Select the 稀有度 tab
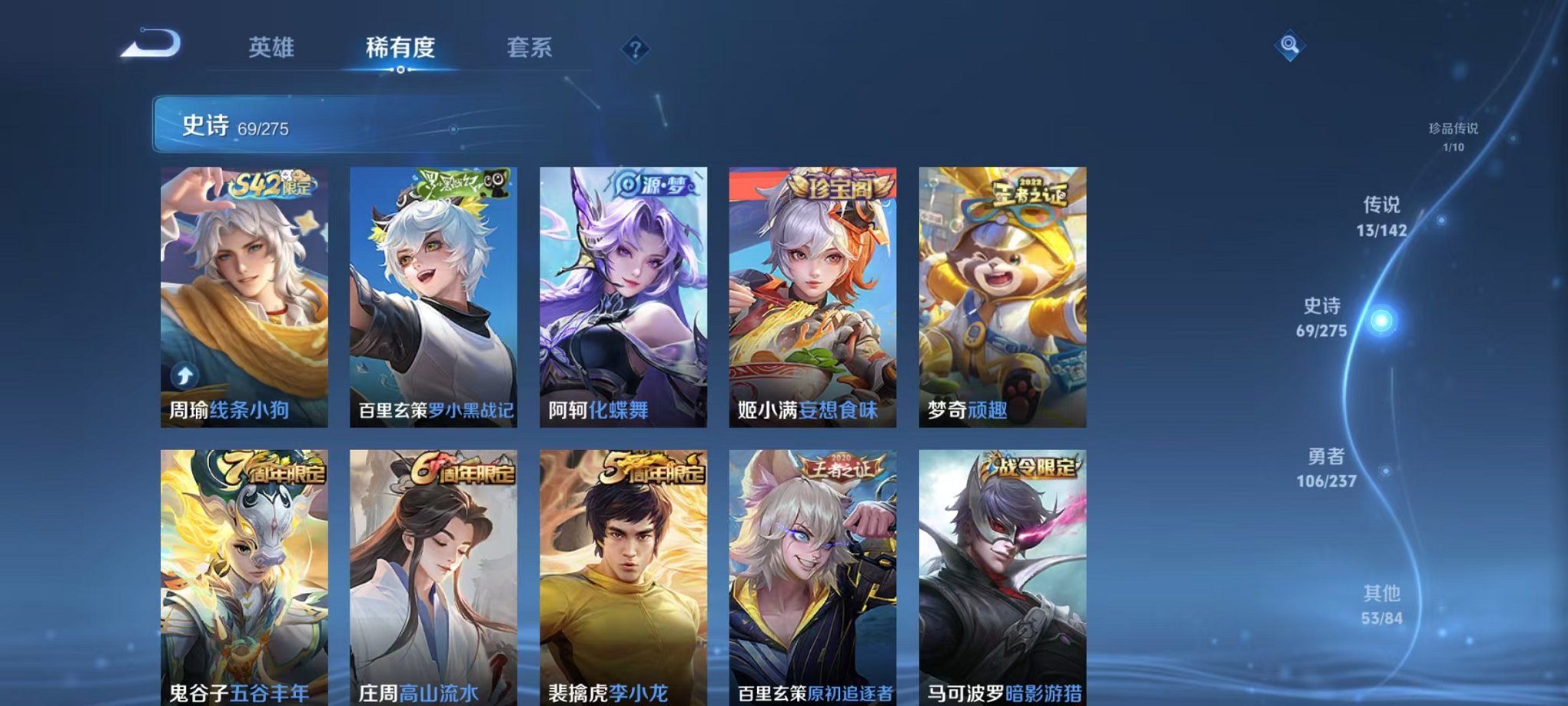This screenshot has height=706, width=1568. 400,48
